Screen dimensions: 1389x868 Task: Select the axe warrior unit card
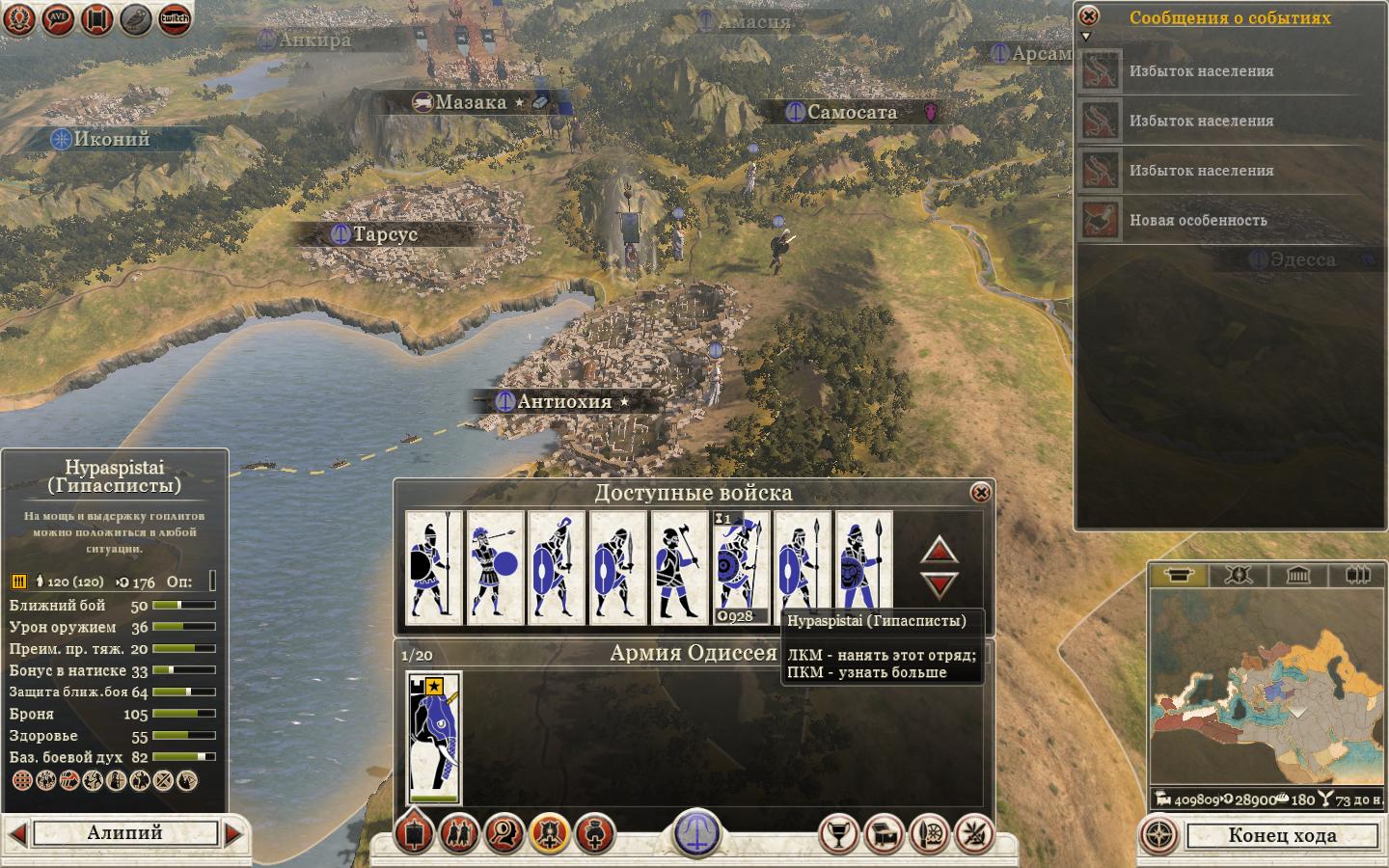679,568
